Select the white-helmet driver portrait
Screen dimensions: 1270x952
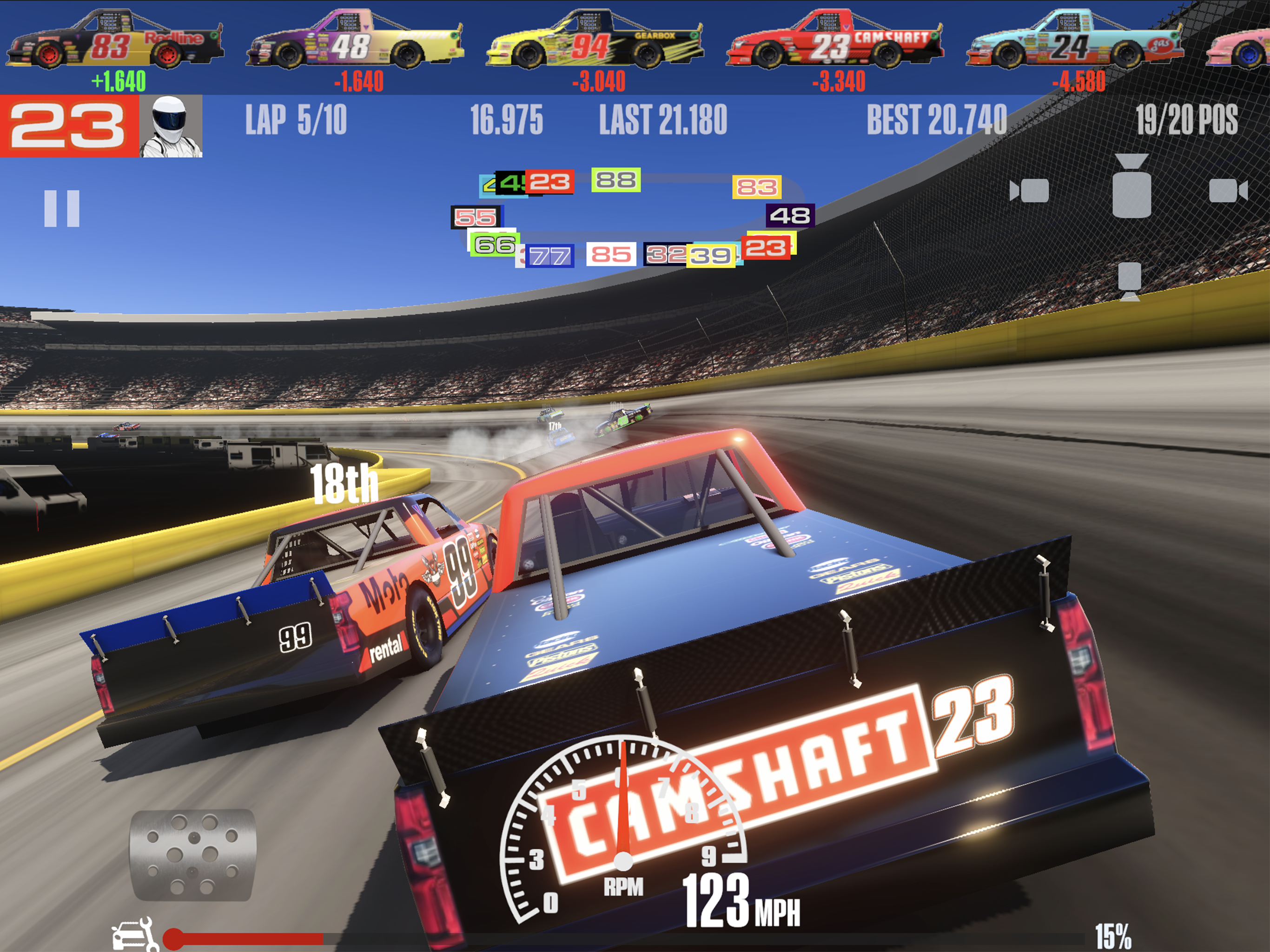coord(171,126)
